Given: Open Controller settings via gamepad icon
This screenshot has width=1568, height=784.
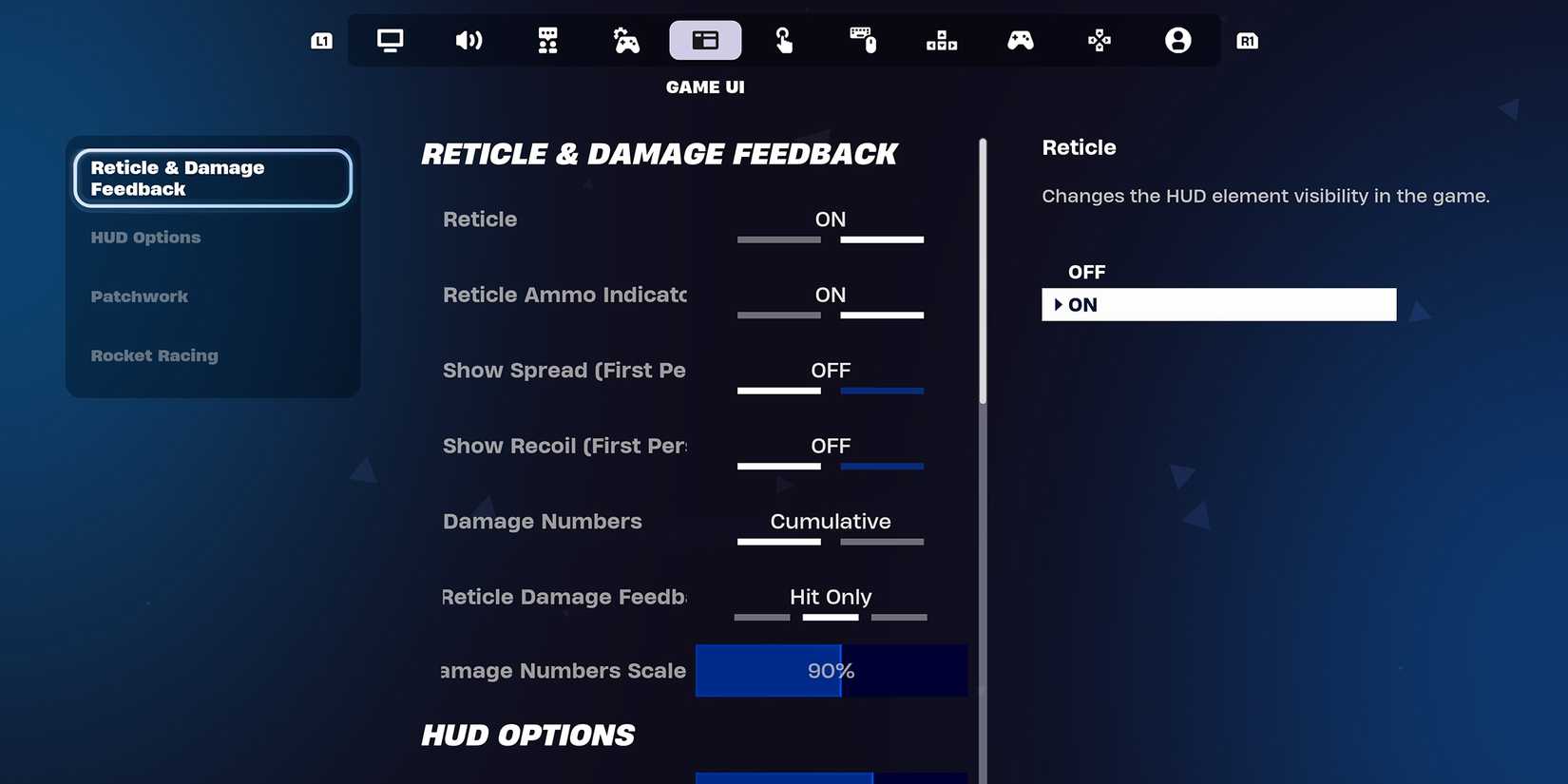Looking at the screenshot, I should coord(1021,40).
